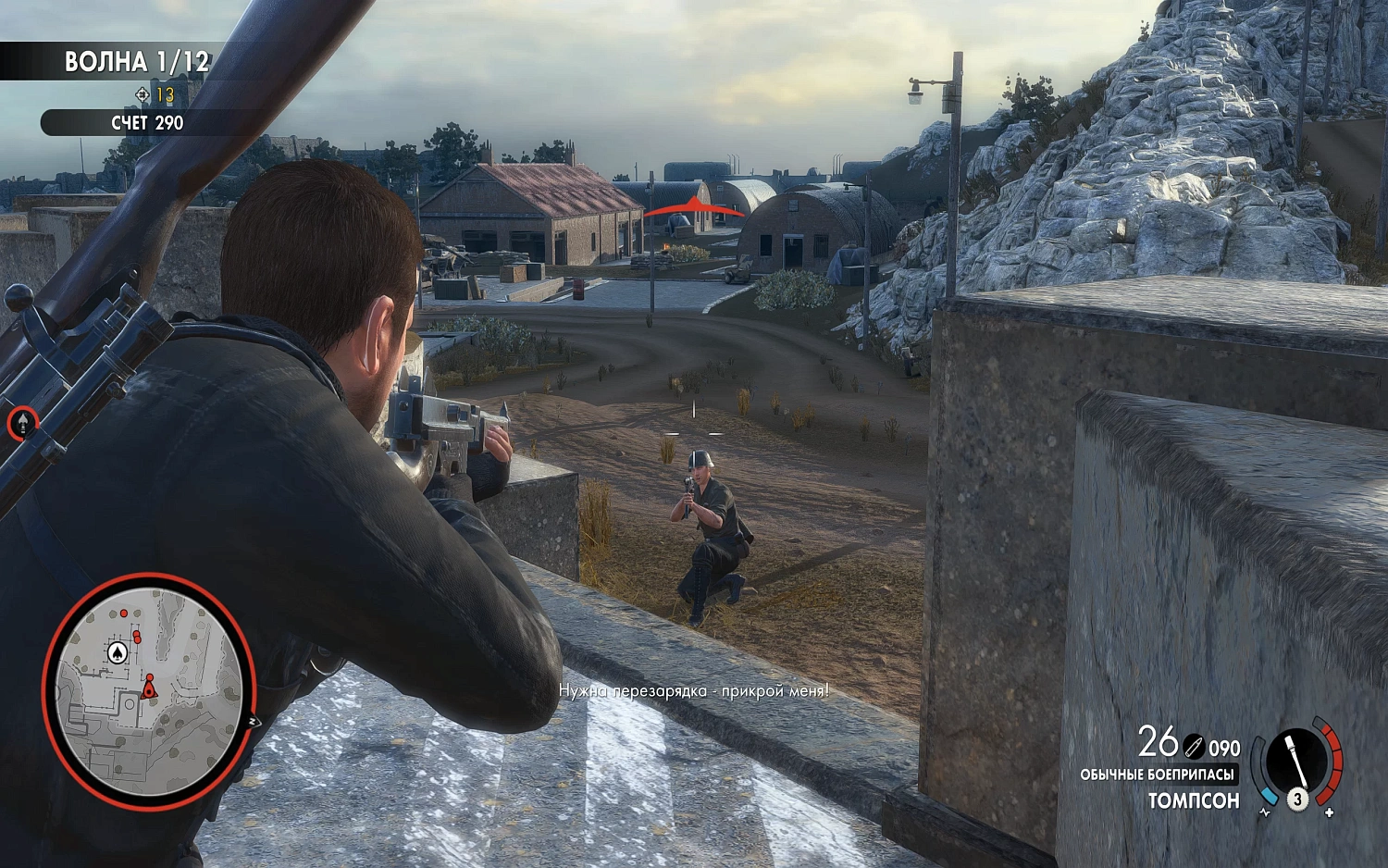The height and width of the screenshot is (868, 1388).
Task: Click the plus icon right of the fire dial
Action: 1330,812
